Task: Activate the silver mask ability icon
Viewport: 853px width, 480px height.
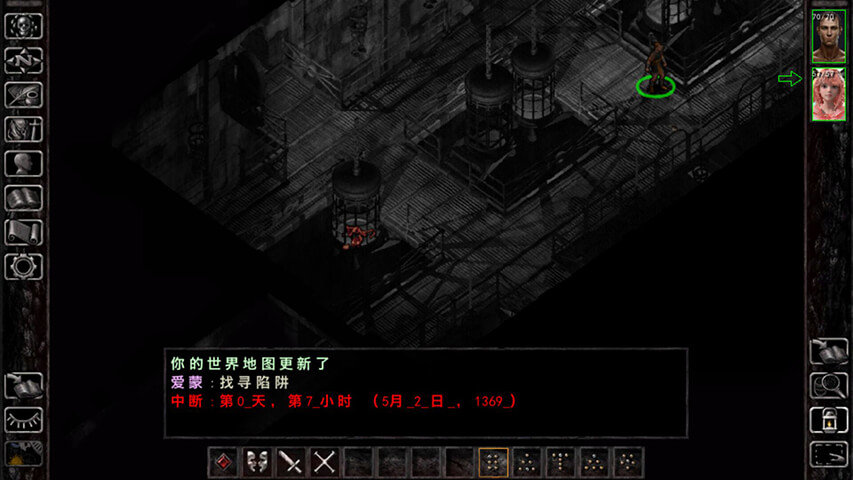Action: pos(257,462)
